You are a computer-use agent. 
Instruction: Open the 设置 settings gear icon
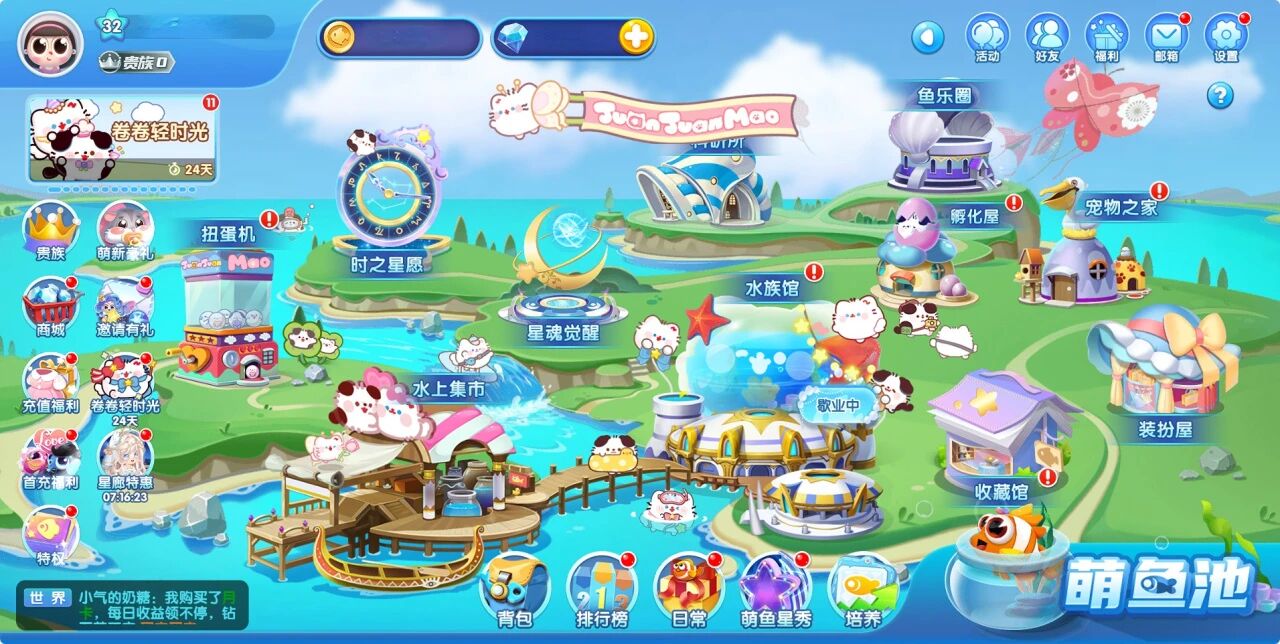(1225, 36)
